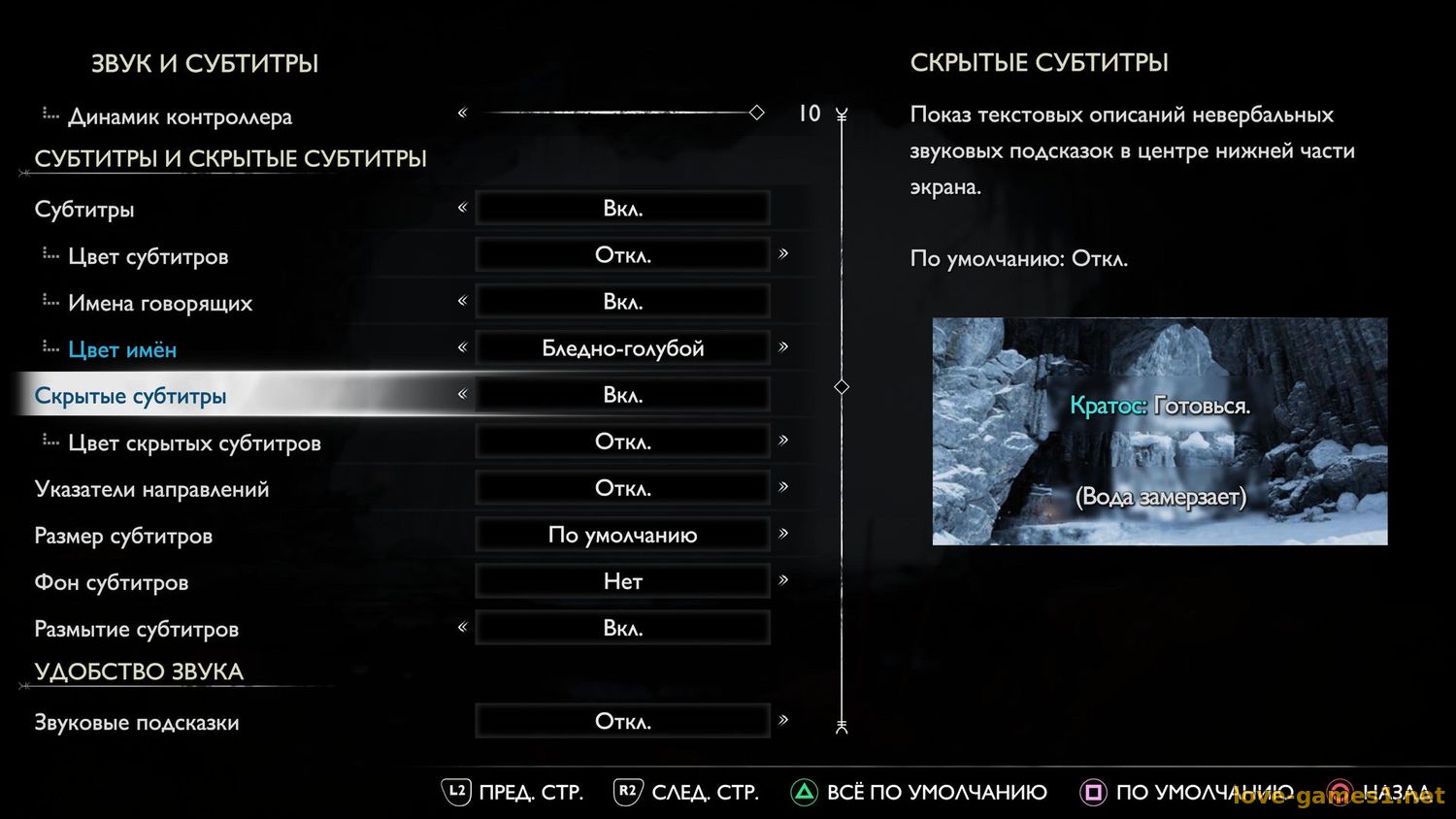Select the Цвет скрытых субтитров row
Viewport: 1456px width, 819px height.
[x=194, y=442]
